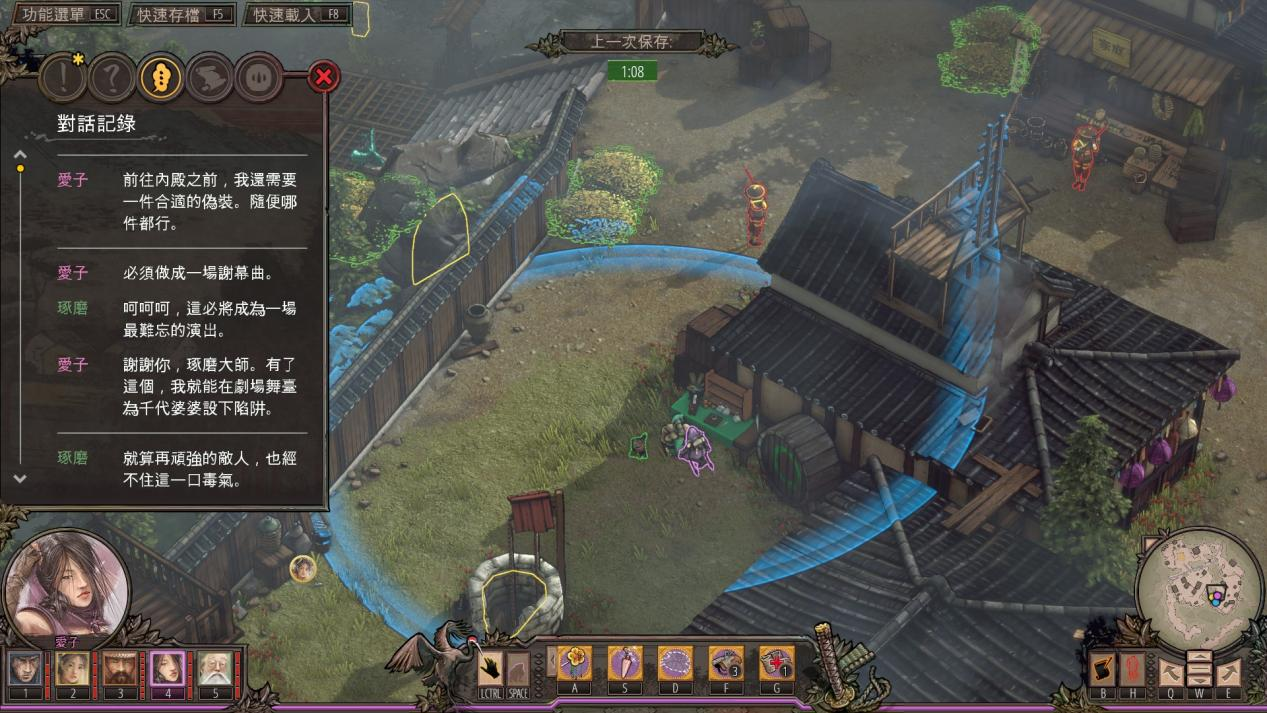This screenshot has height=713, width=1267.
Task: Select Hayato's portrait in slot 1
Action: 26,669
